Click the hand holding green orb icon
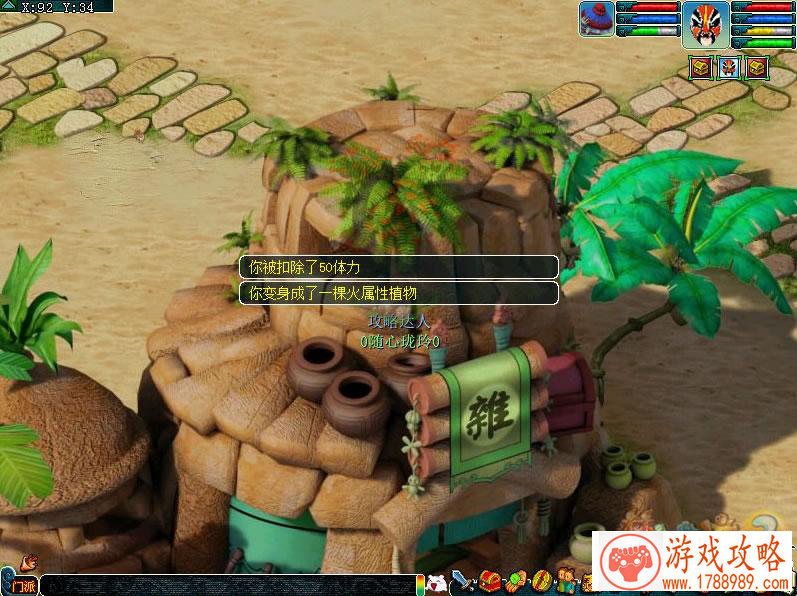Screen dimensions: 797x596 [516, 580]
